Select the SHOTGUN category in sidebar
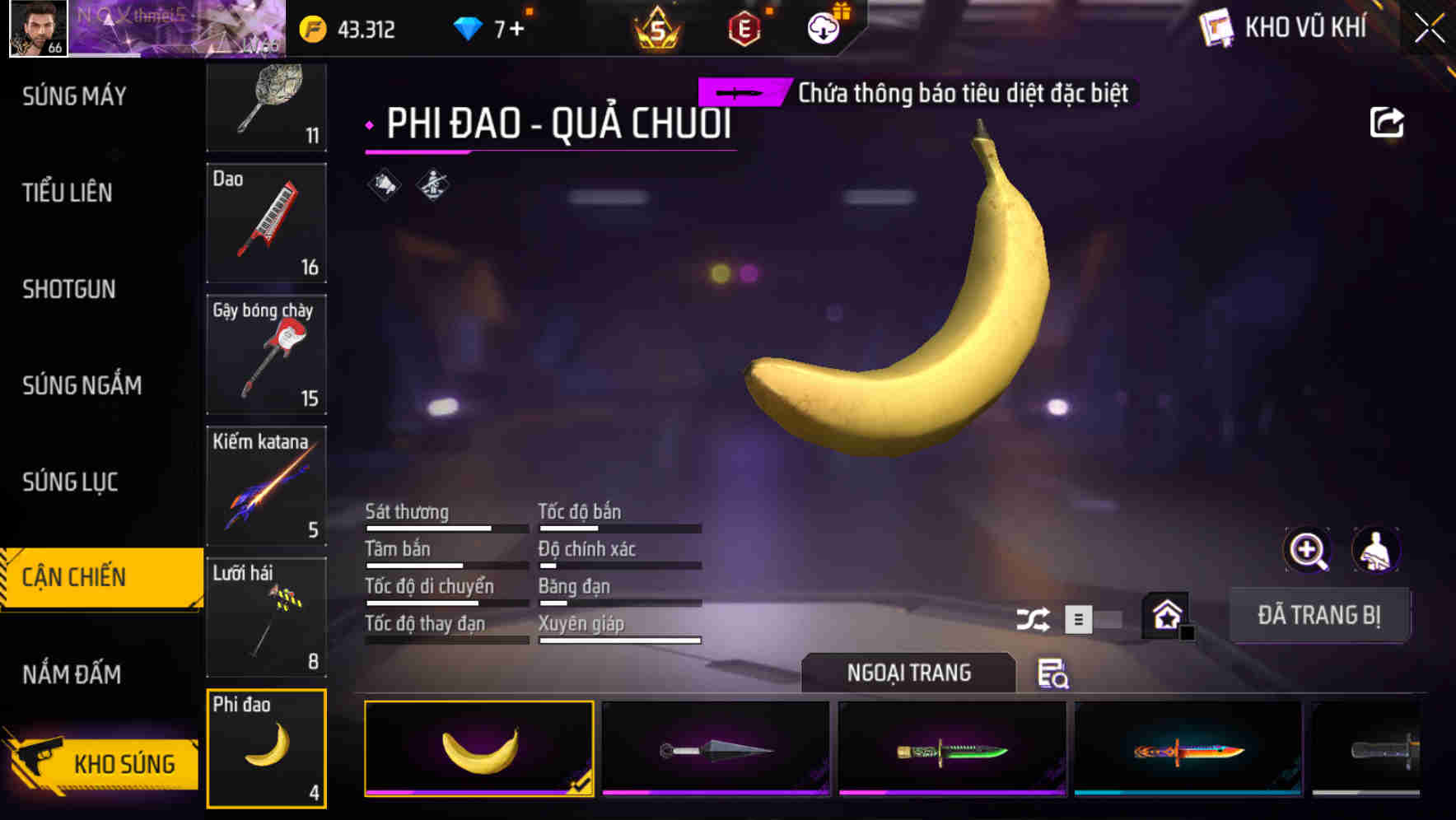Image resolution: width=1456 pixels, height=820 pixels. pyautogui.click(x=69, y=290)
